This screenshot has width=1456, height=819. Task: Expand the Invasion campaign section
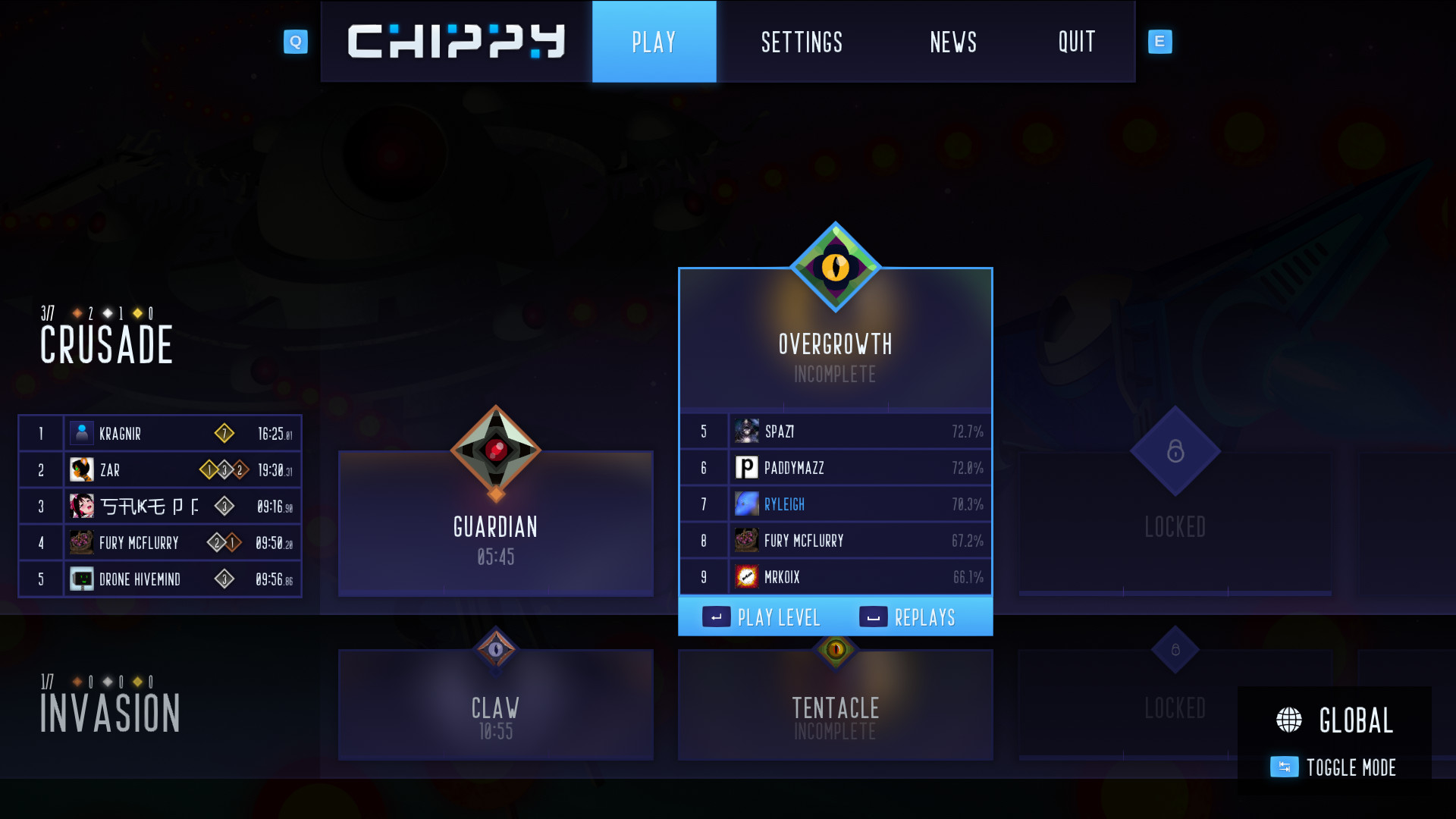(x=110, y=711)
